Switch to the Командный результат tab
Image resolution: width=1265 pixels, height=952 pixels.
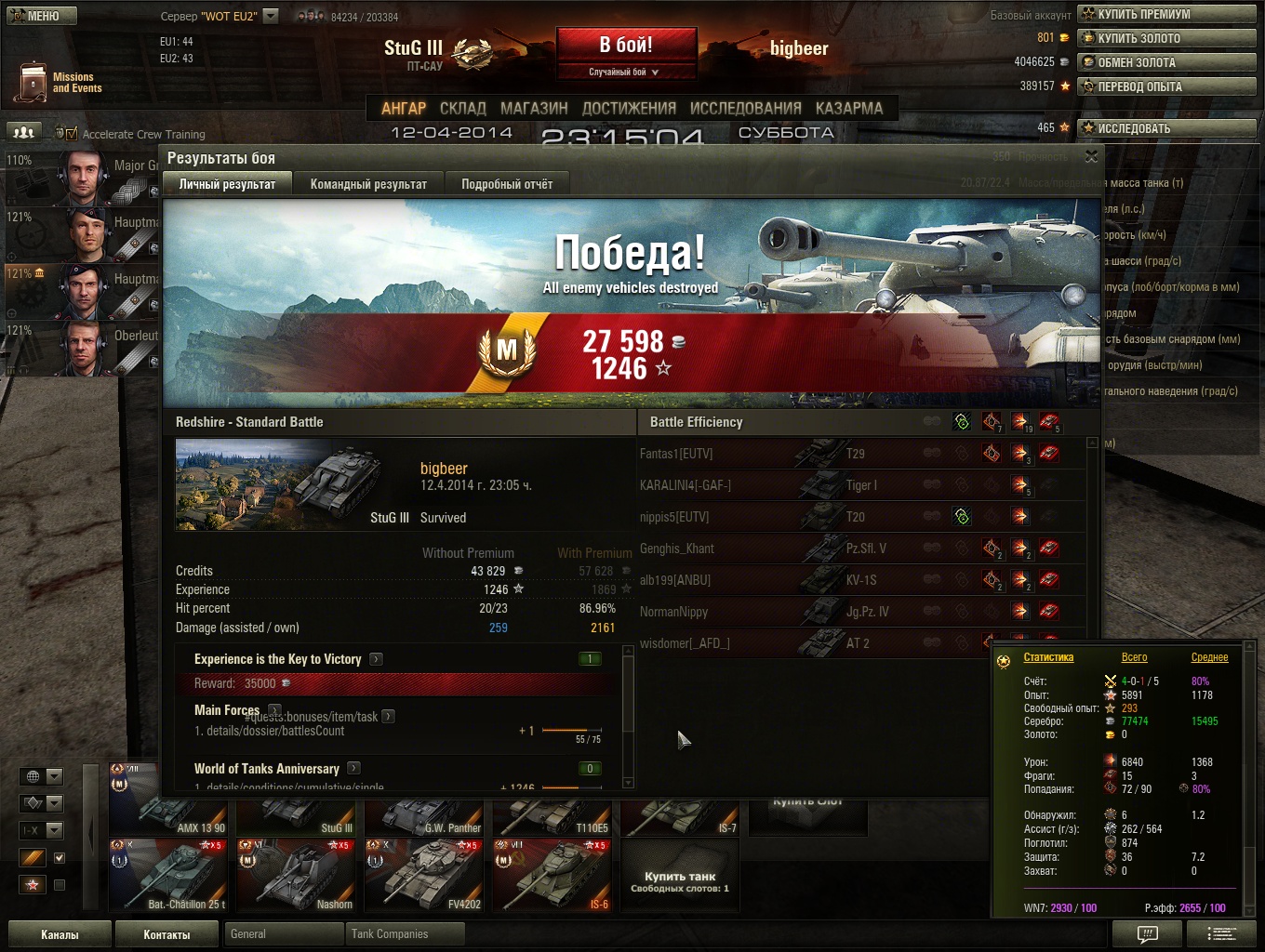point(368,184)
